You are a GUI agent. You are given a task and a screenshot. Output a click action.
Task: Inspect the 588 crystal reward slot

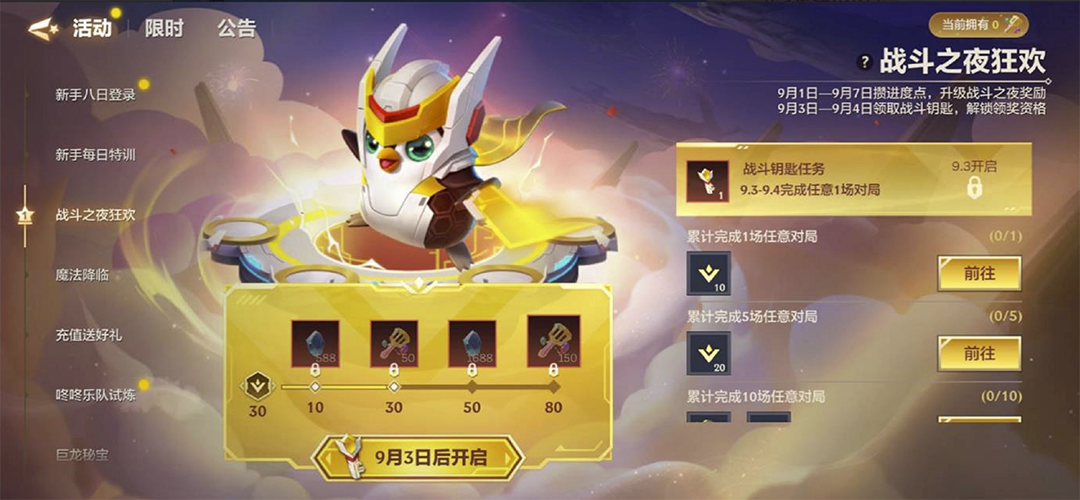[315, 343]
